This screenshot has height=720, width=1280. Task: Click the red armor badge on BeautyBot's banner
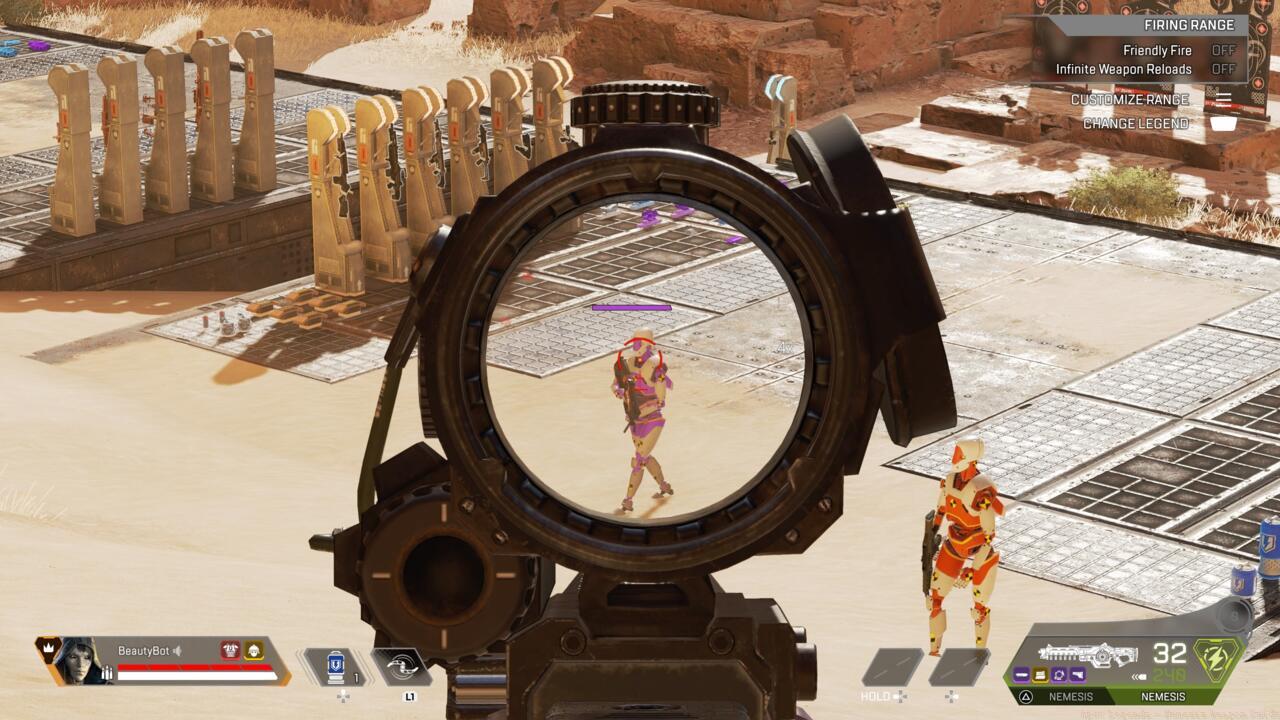coord(229,648)
